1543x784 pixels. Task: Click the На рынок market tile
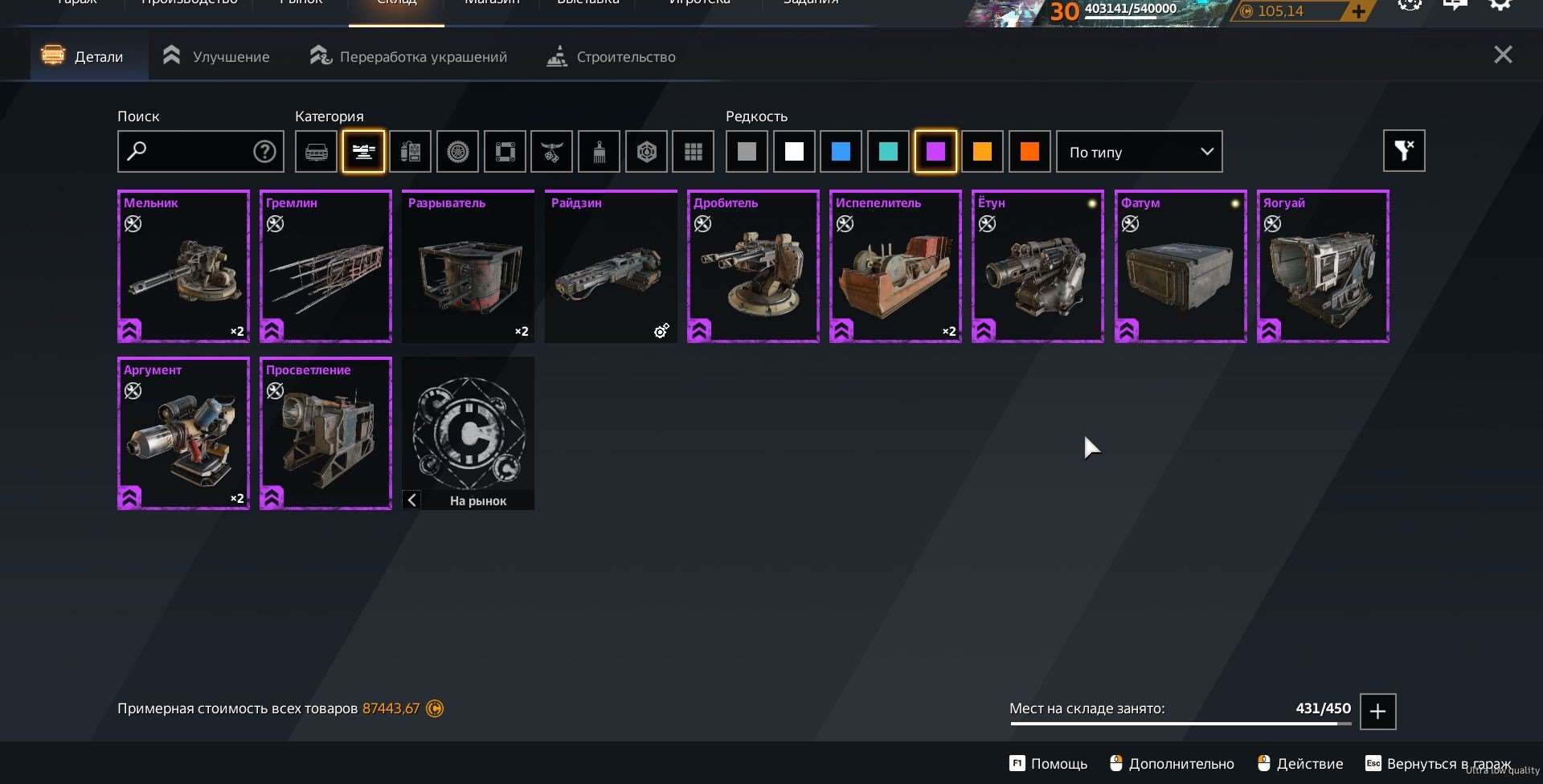coord(469,433)
